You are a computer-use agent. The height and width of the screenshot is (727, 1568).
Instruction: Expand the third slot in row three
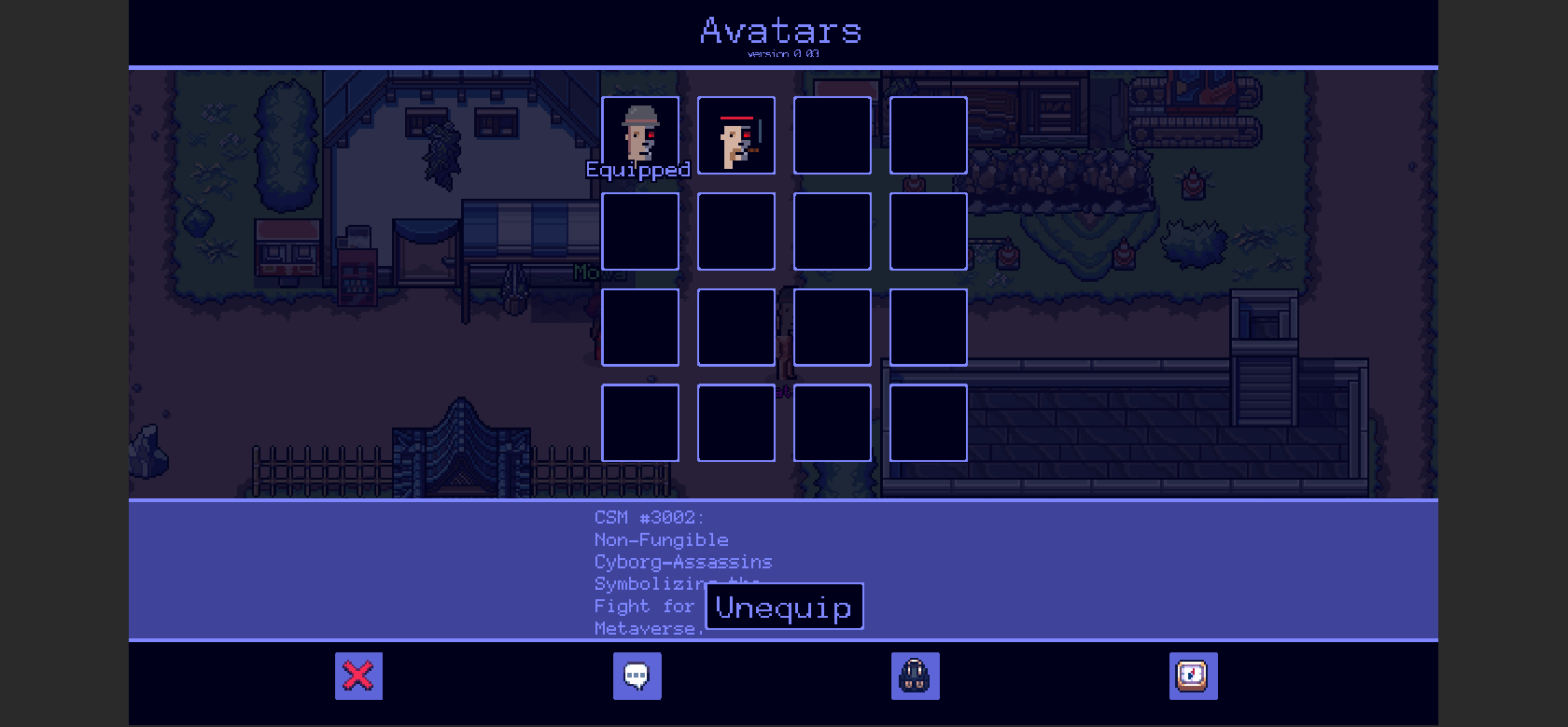pyautogui.click(x=832, y=327)
